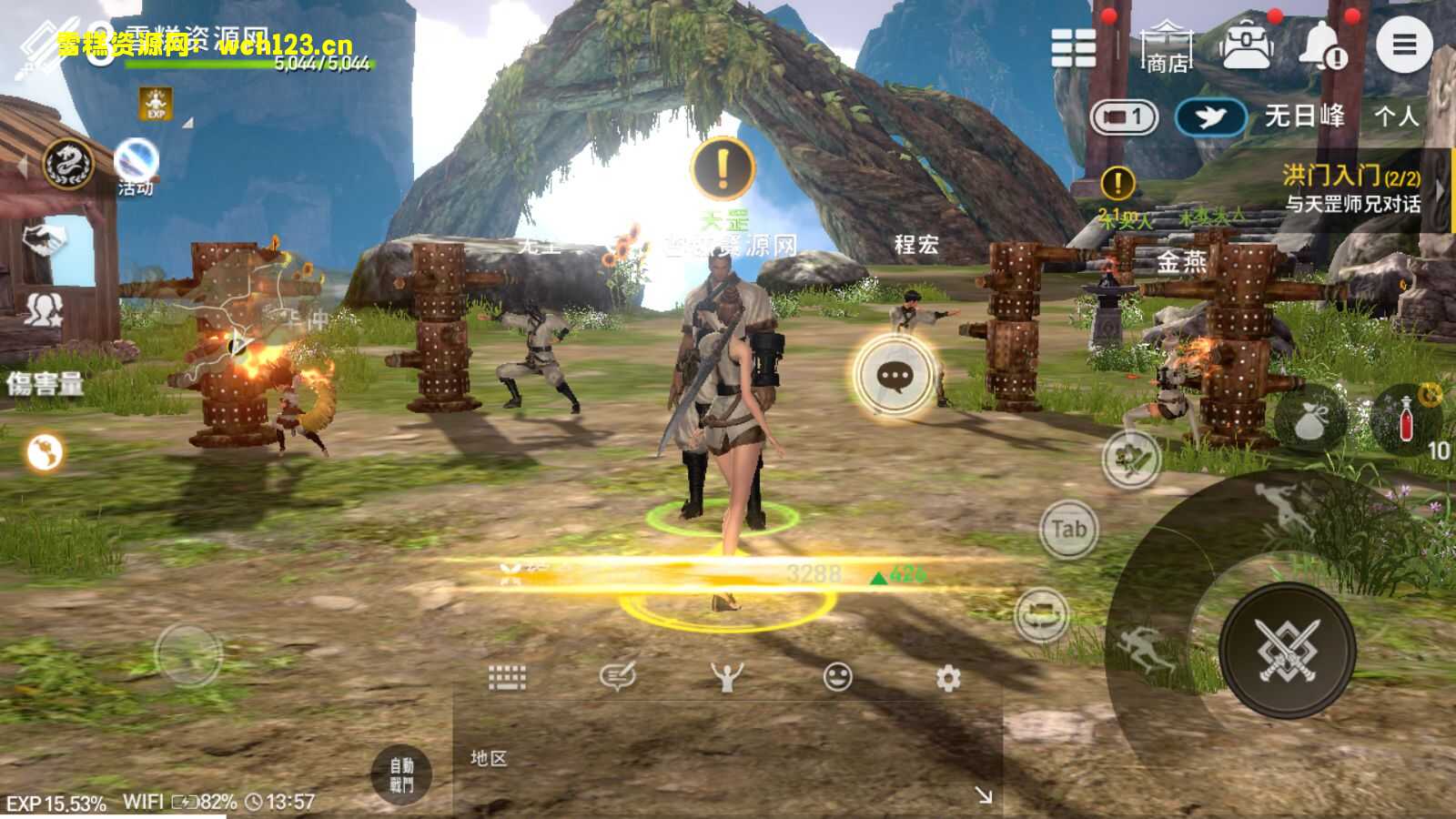Open the 商店 shop icon

coord(1168,44)
